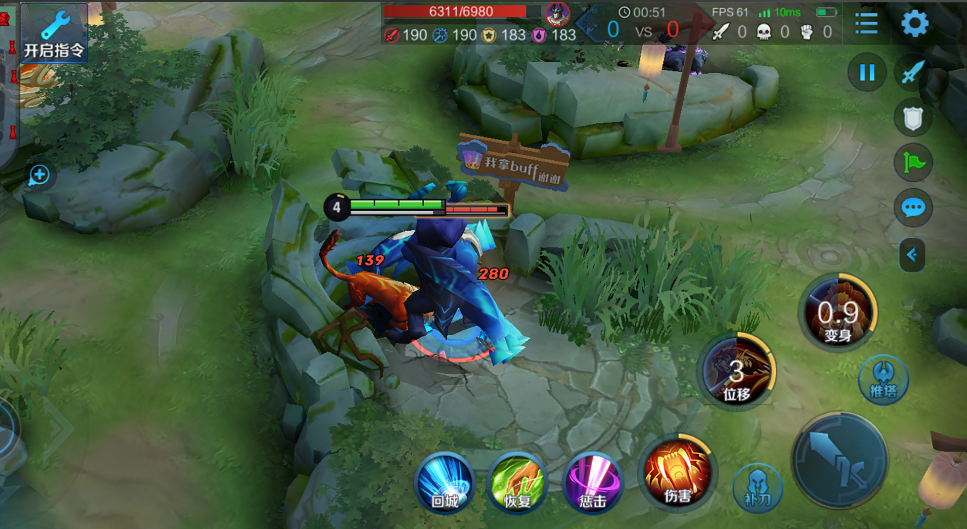Image resolution: width=967 pixels, height=529 pixels.
Task: Select the shield icon
Action: click(x=912, y=119)
